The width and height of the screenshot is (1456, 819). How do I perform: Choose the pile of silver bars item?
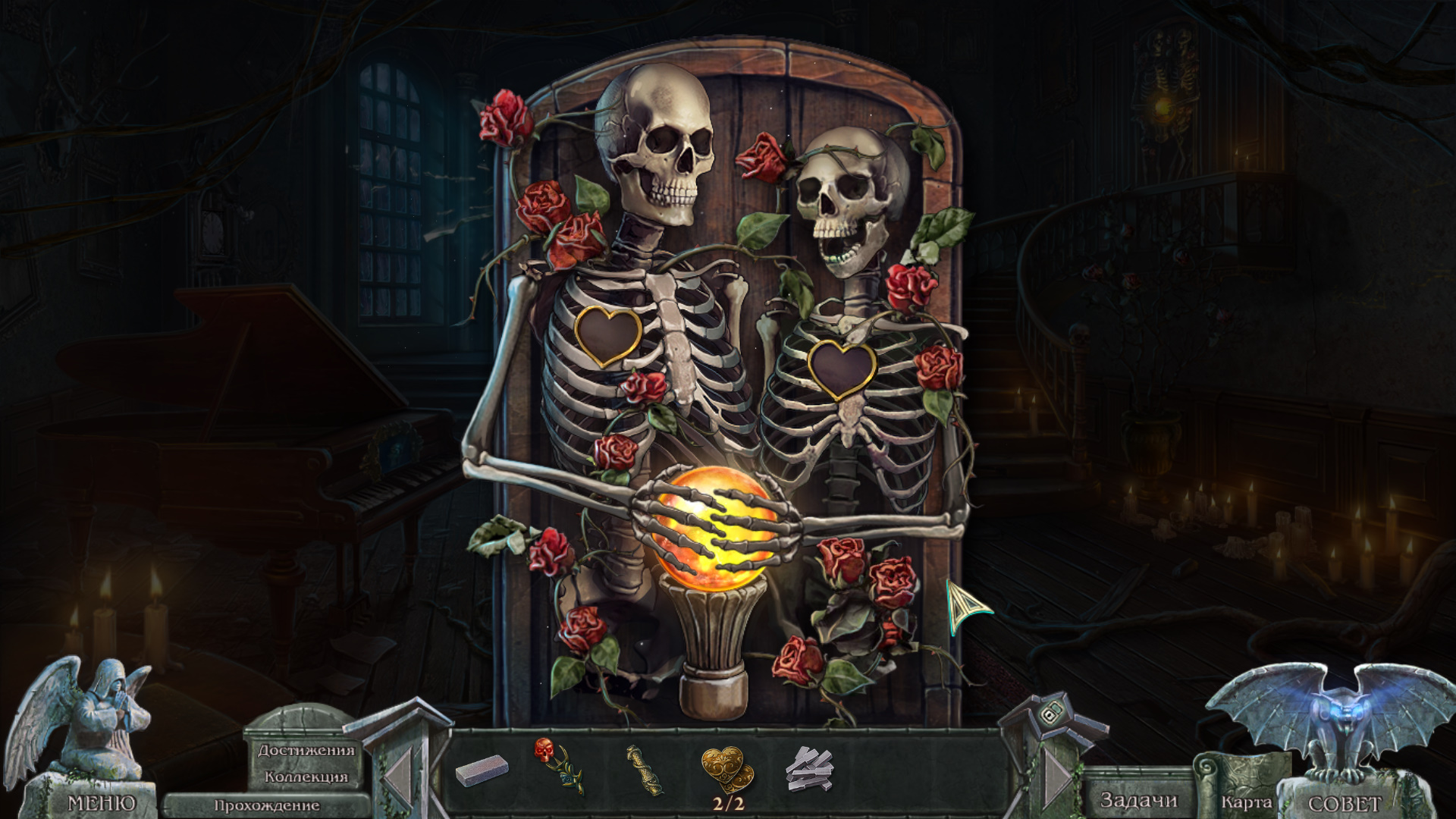pos(809,769)
